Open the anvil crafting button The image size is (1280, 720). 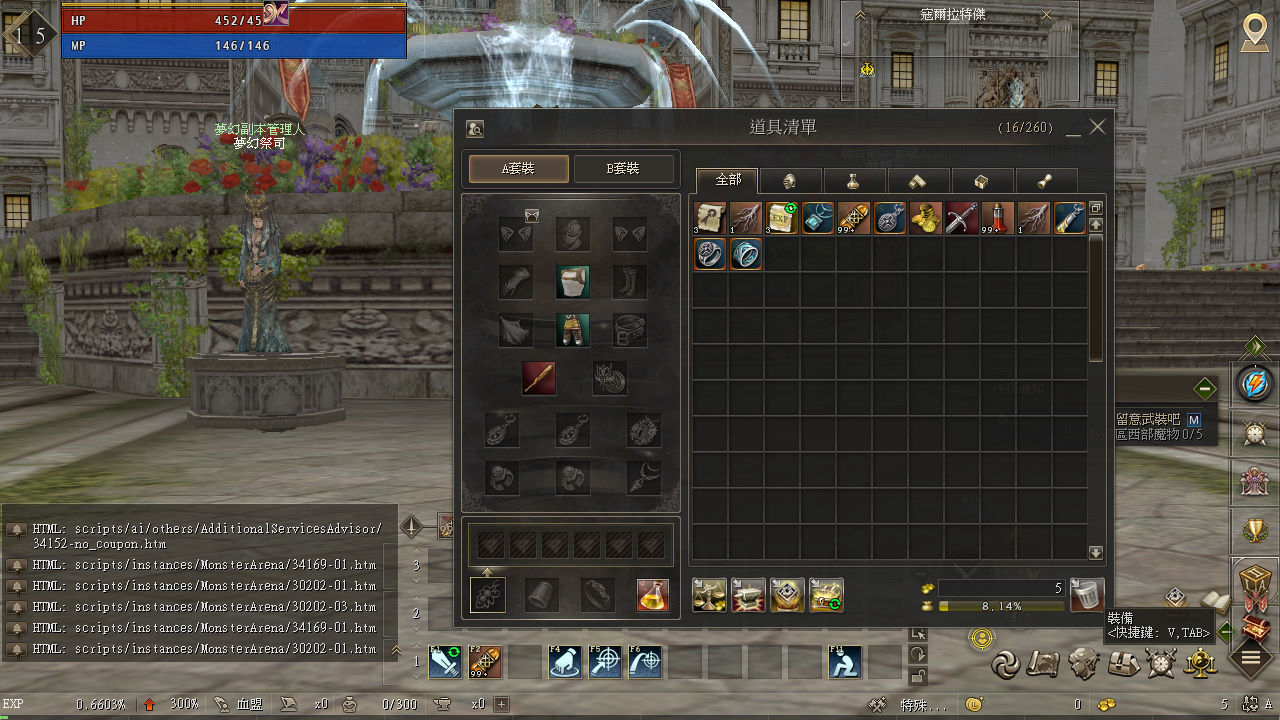pos(748,595)
